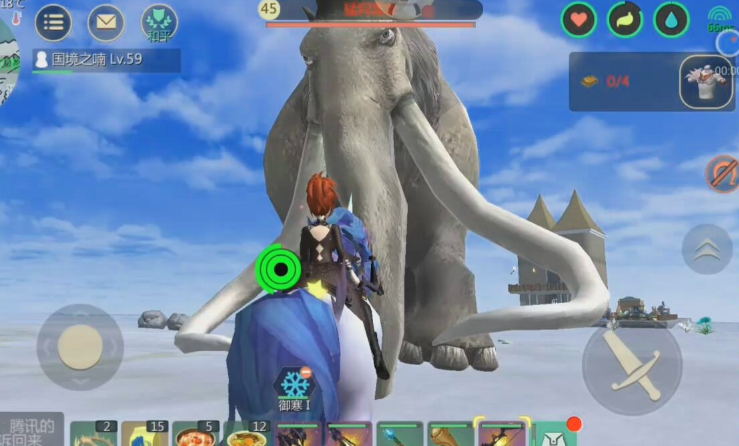The image size is (739, 446).
Task: Toggle the 和平 peace mode shield
Action: [x=159, y=21]
